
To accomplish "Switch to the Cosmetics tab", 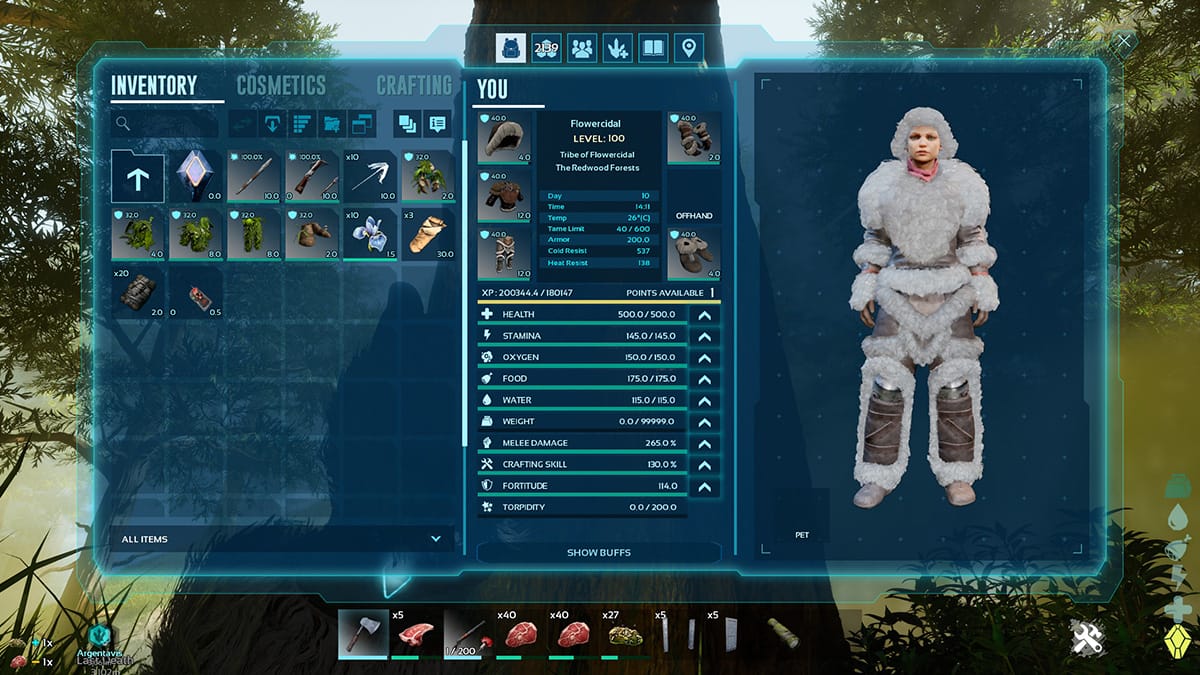I will coord(281,86).
